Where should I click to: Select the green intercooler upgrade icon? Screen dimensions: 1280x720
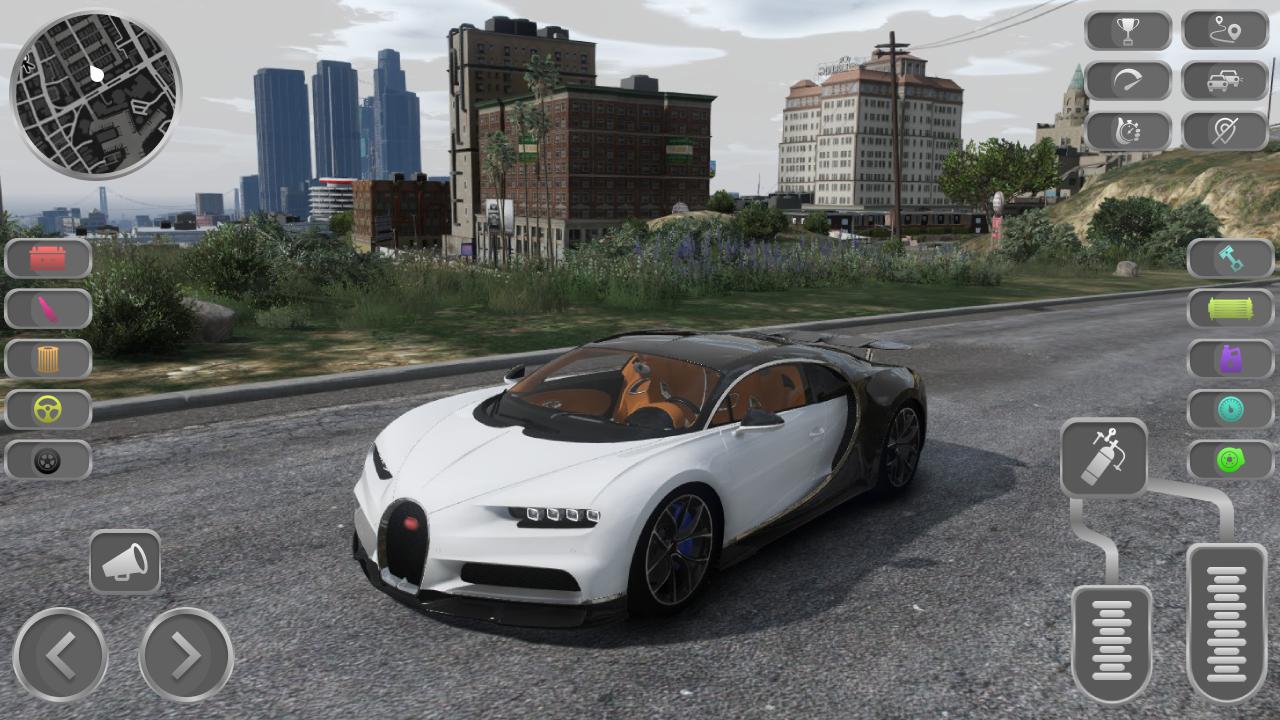(x=1230, y=308)
